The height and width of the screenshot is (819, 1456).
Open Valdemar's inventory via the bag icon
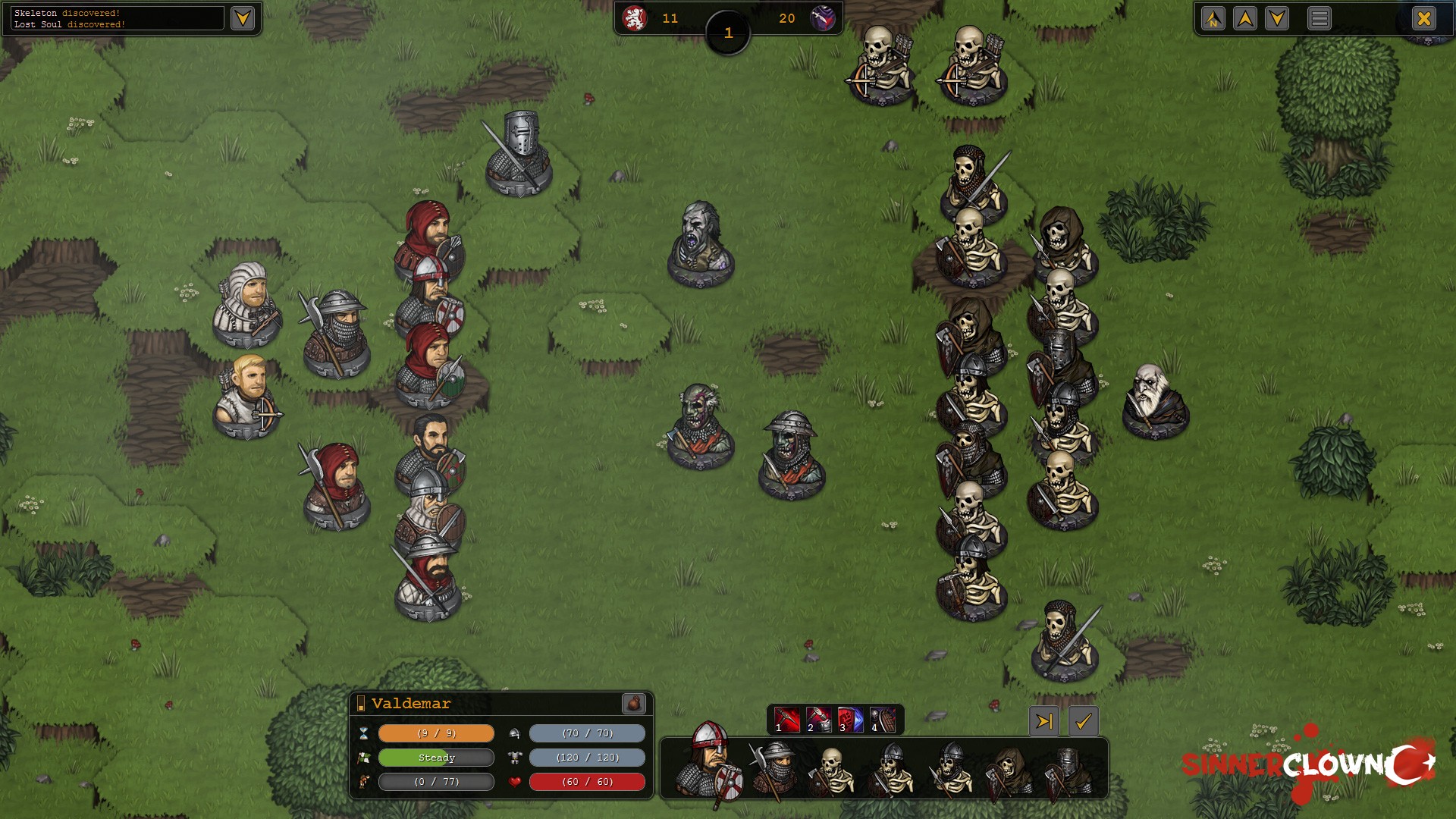635,704
